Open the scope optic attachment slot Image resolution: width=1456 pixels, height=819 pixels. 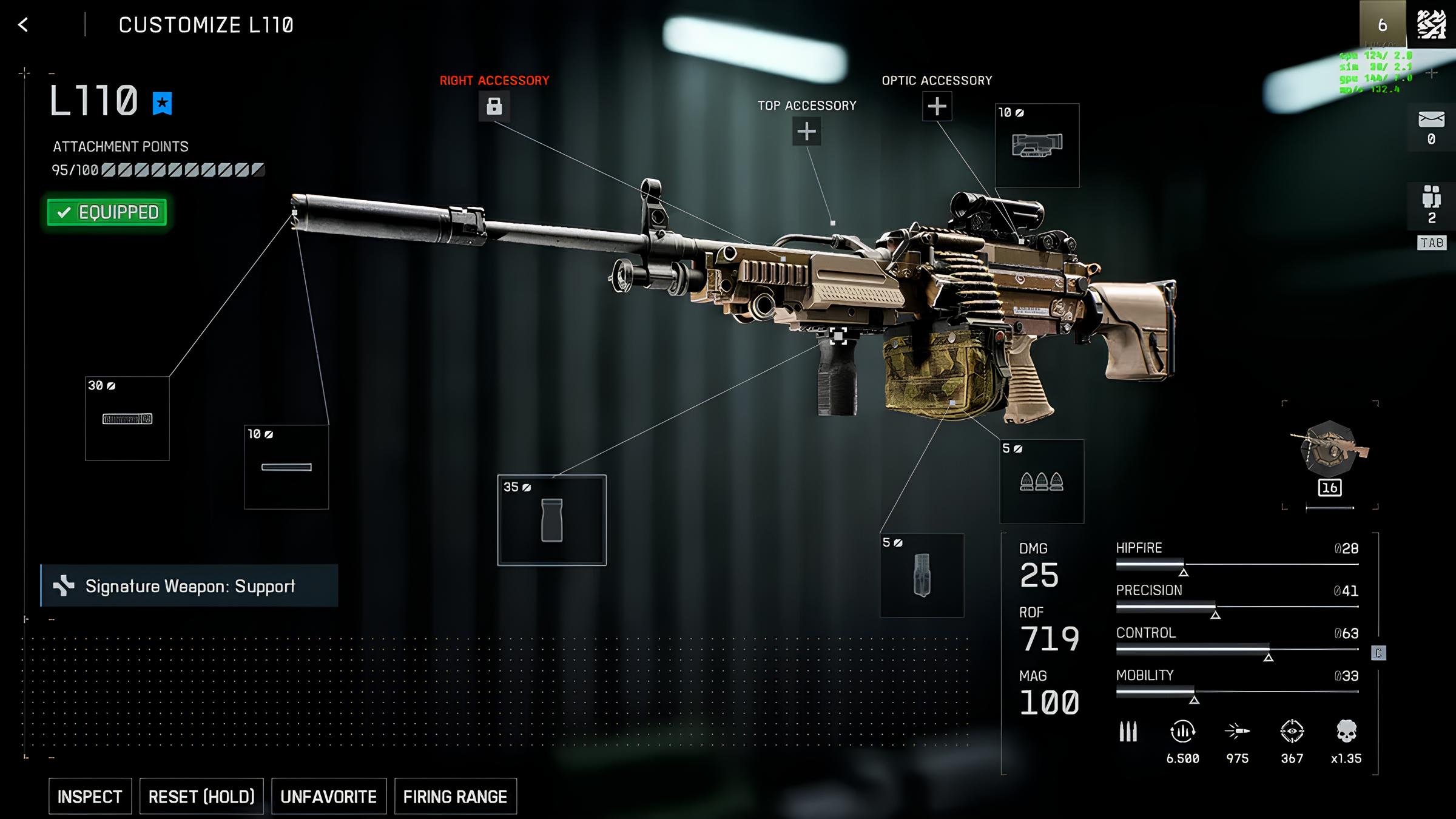pyautogui.click(x=1037, y=146)
